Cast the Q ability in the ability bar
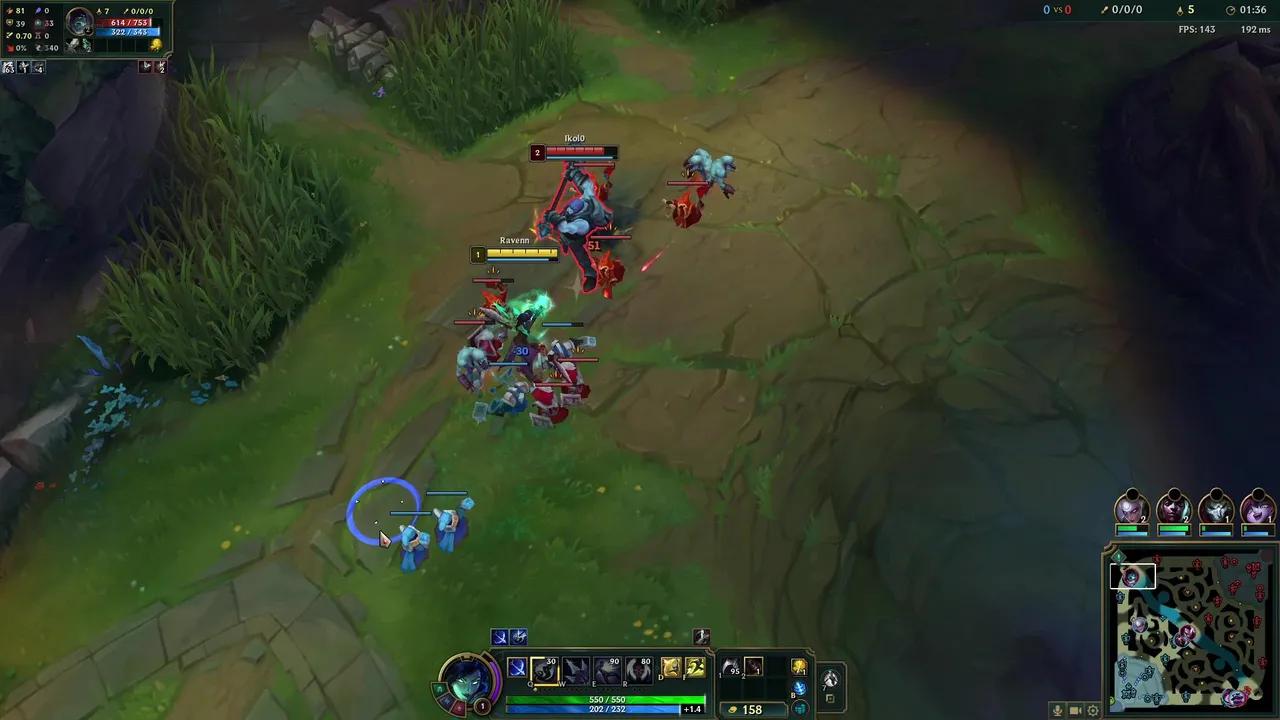The image size is (1280, 720). (543, 668)
